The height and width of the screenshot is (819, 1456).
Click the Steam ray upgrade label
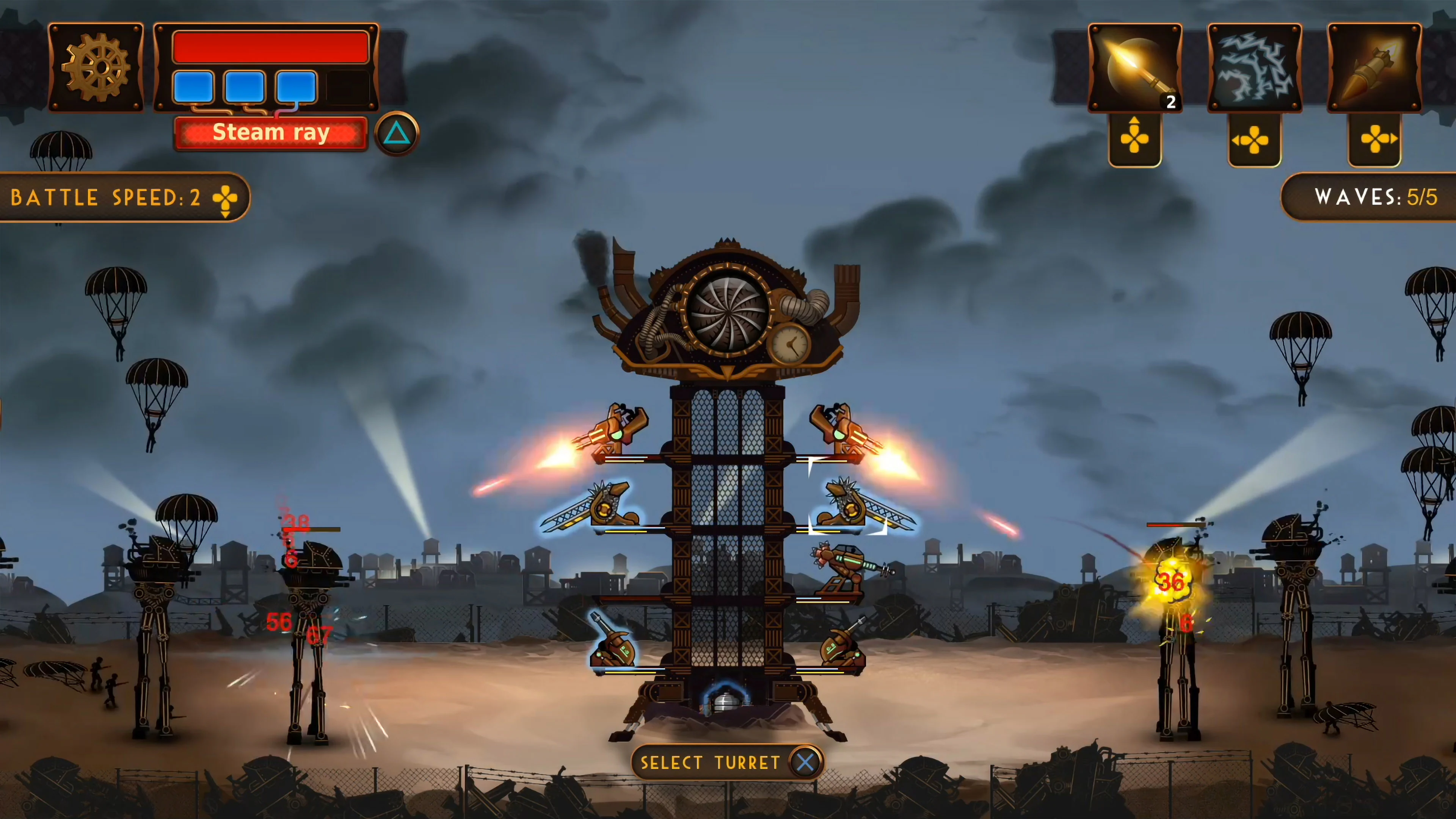point(271,132)
